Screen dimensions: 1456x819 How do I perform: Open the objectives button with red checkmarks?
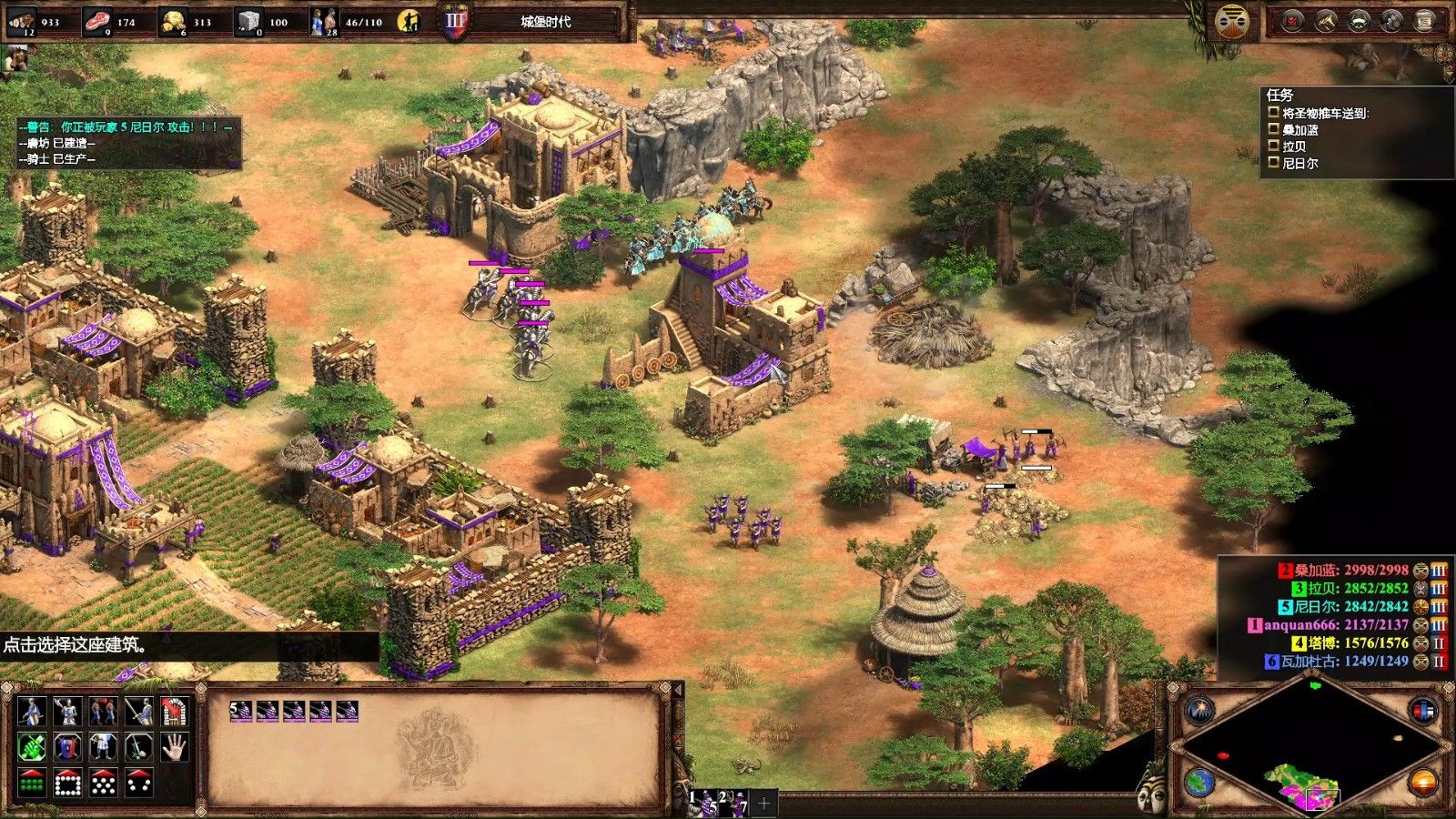point(1293,22)
